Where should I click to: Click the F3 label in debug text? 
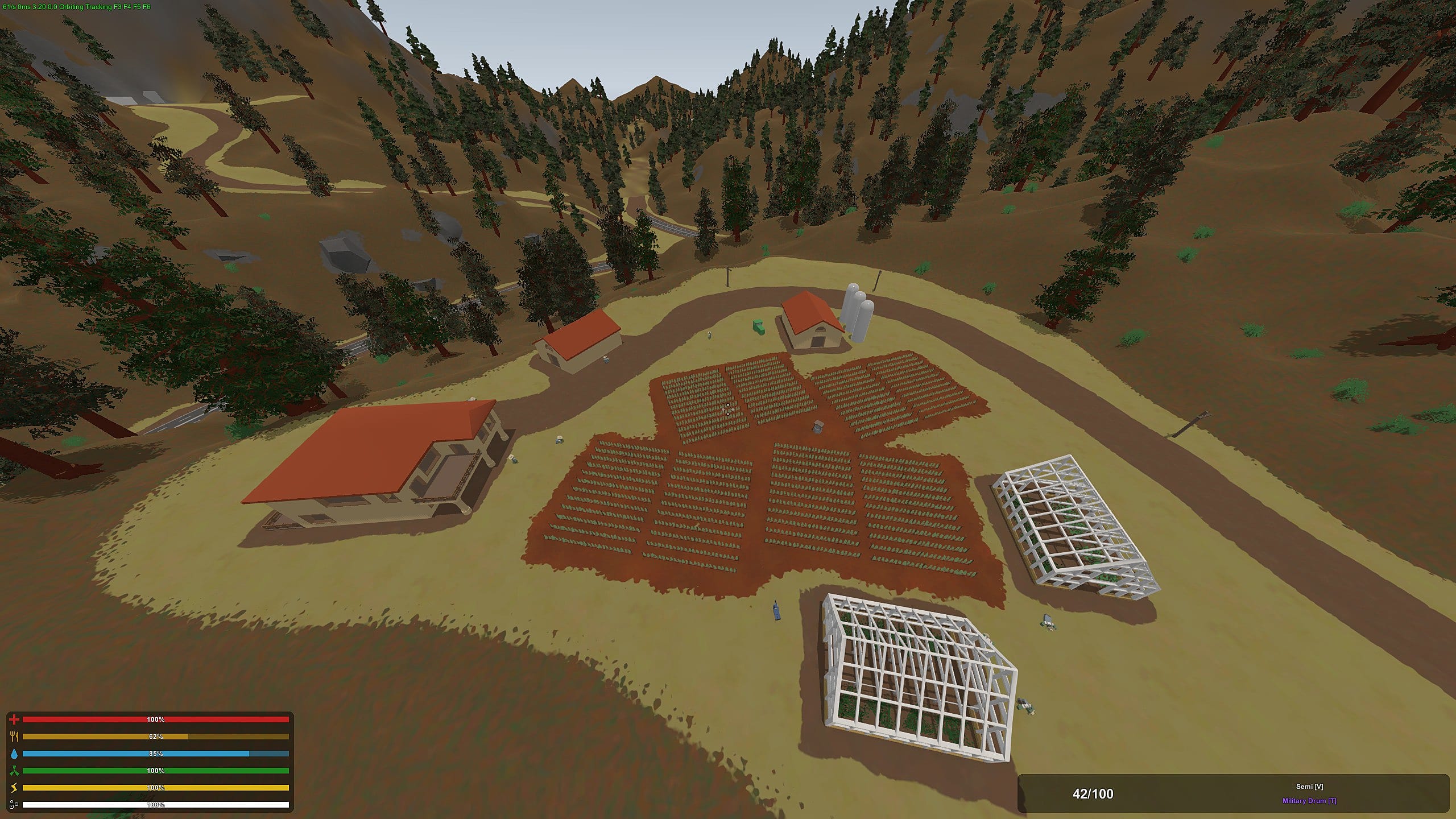pyautogui.click(x=118, y=6)
